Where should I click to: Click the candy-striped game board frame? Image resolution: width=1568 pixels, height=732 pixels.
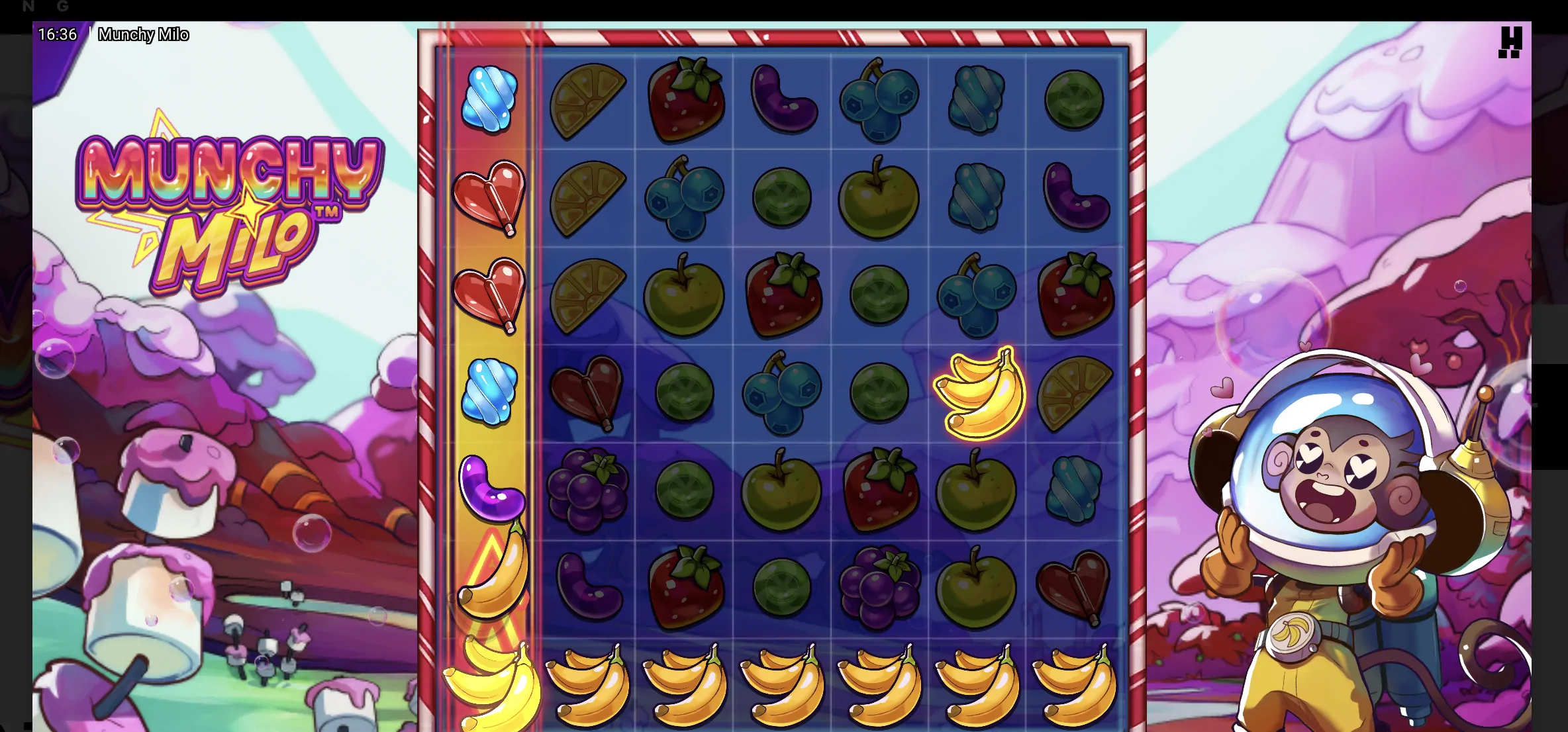pyautogui.click(x=781, y=33)
